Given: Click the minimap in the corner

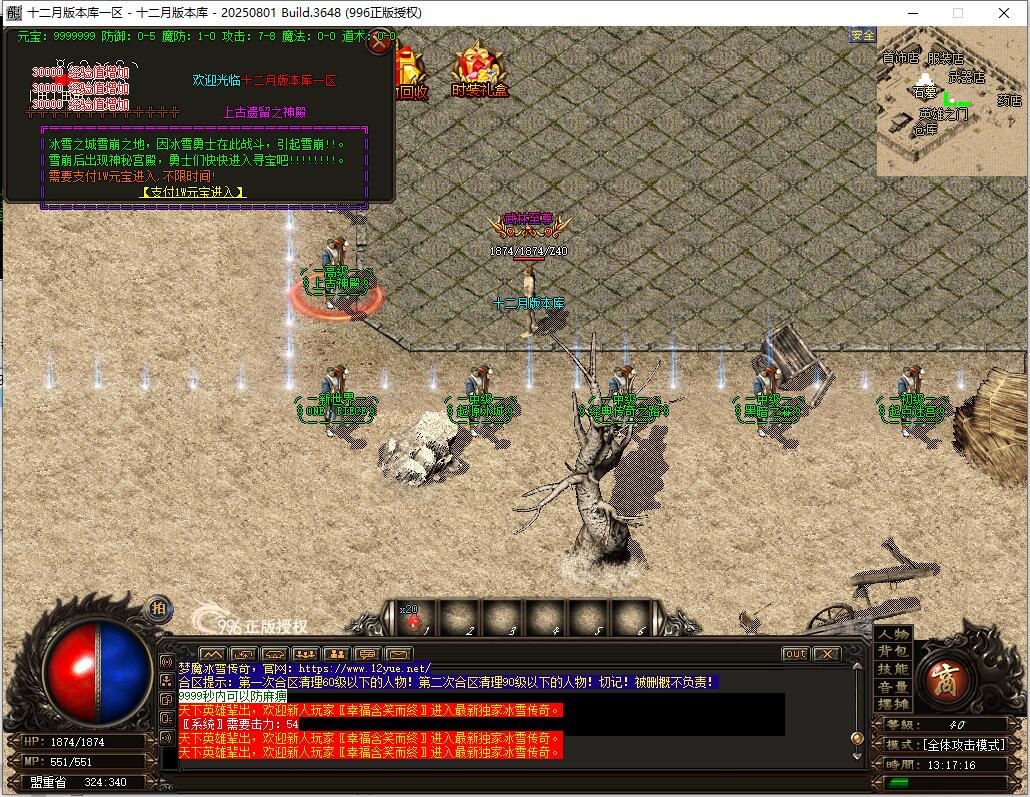Looking at the screenshot, I should pyautogui.click(x=950, y=100).
